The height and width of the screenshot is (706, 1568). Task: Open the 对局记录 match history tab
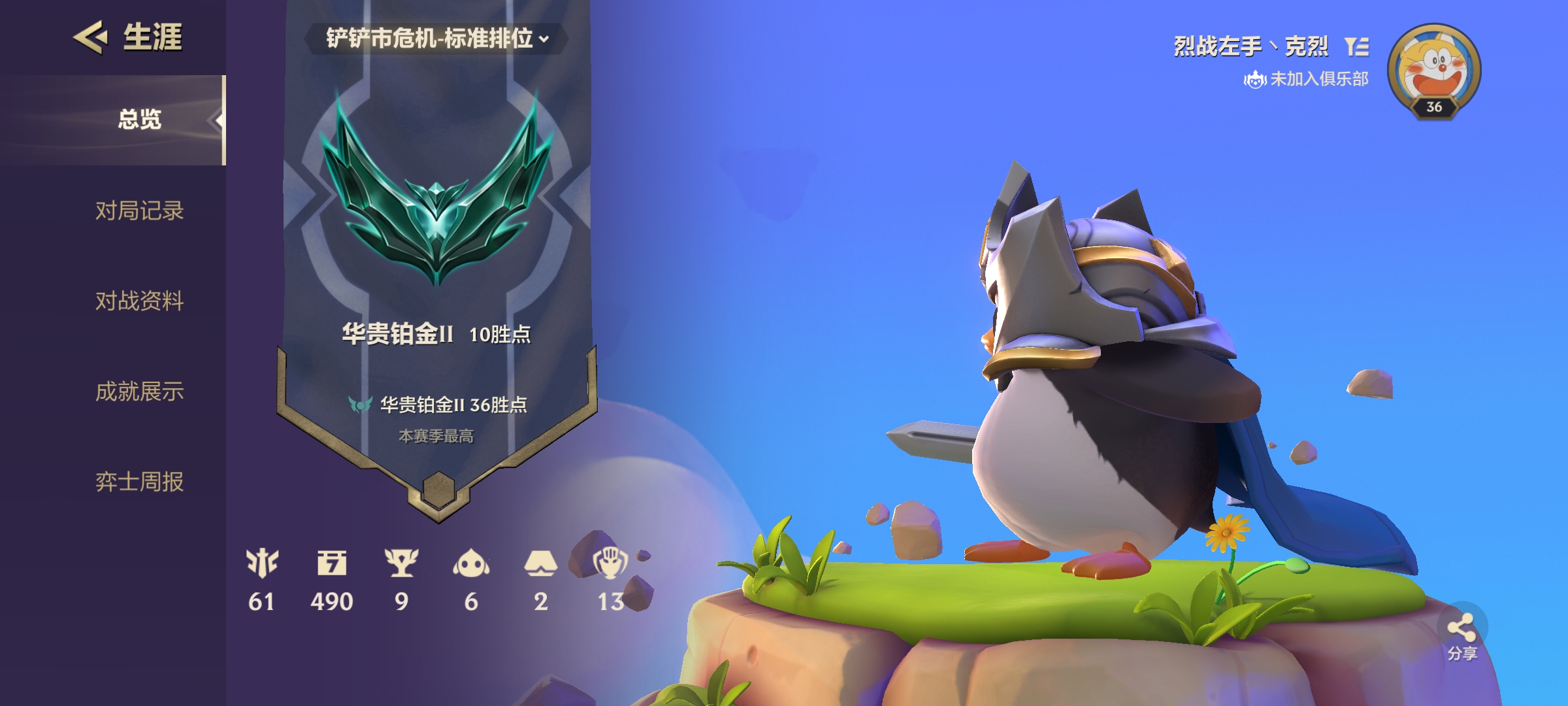[x=139, y=210]
